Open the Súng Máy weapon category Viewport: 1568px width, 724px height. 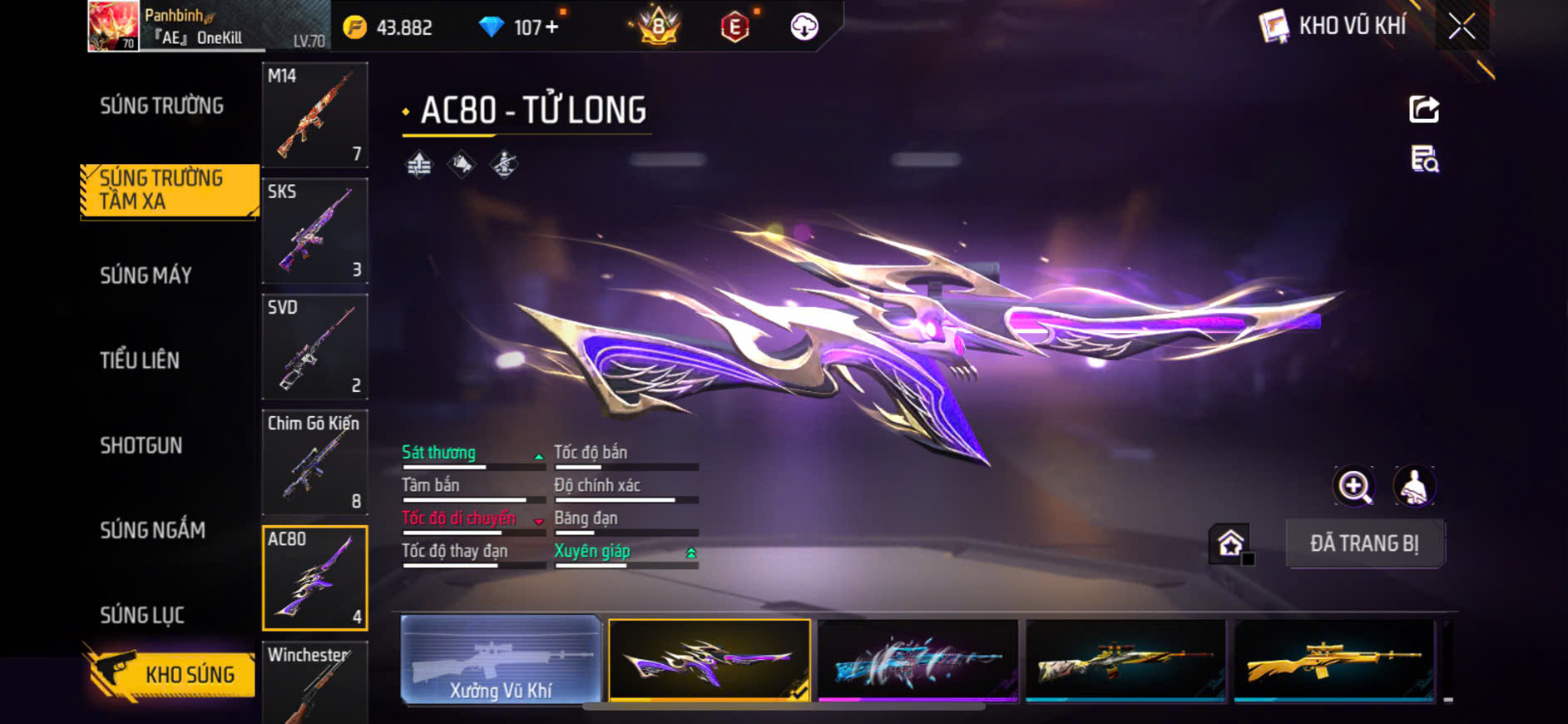point(146,275)
